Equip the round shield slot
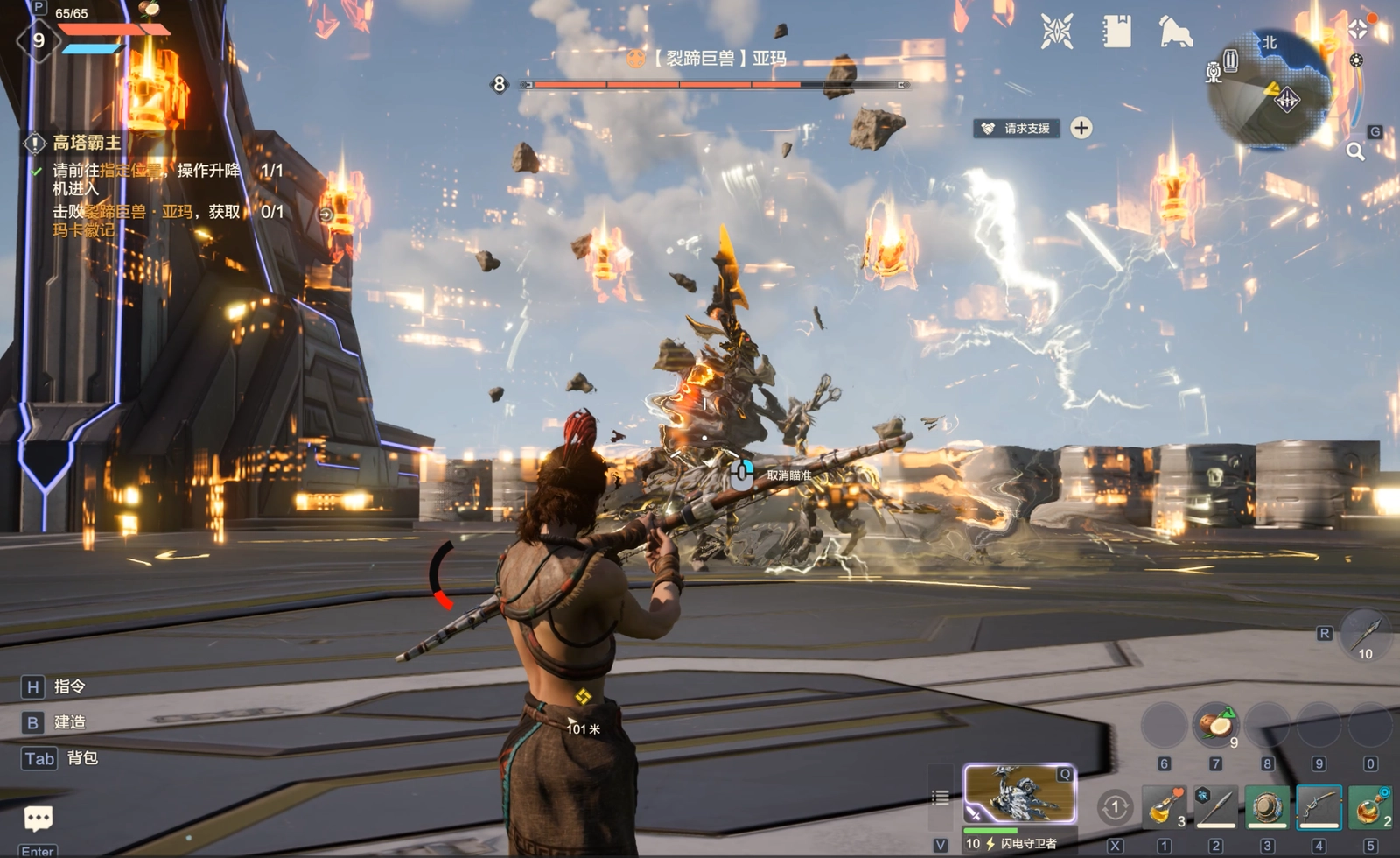Screen dimensions: 1400x858 click(x=1267, y=806)
